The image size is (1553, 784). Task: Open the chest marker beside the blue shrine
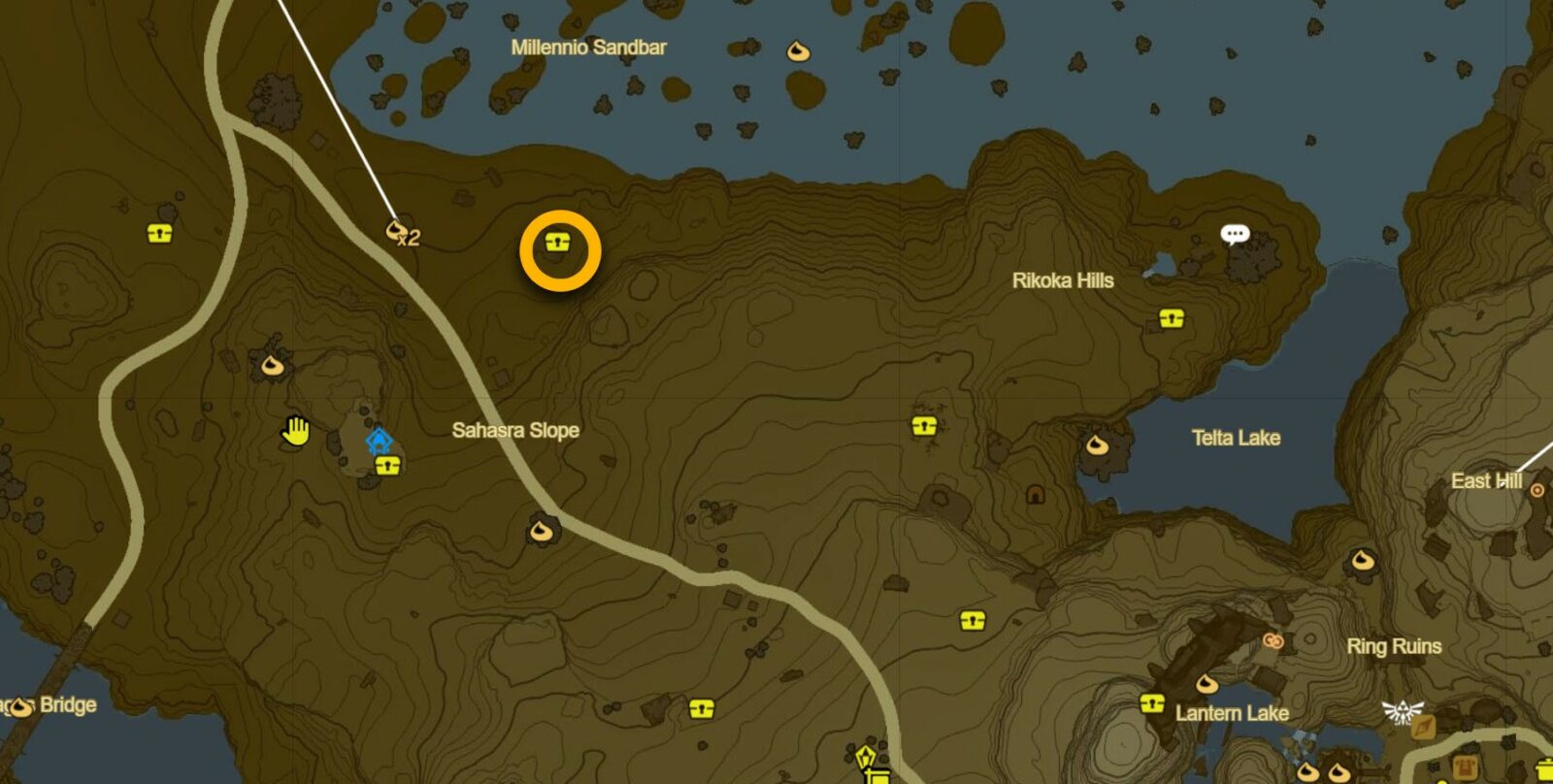388,466
